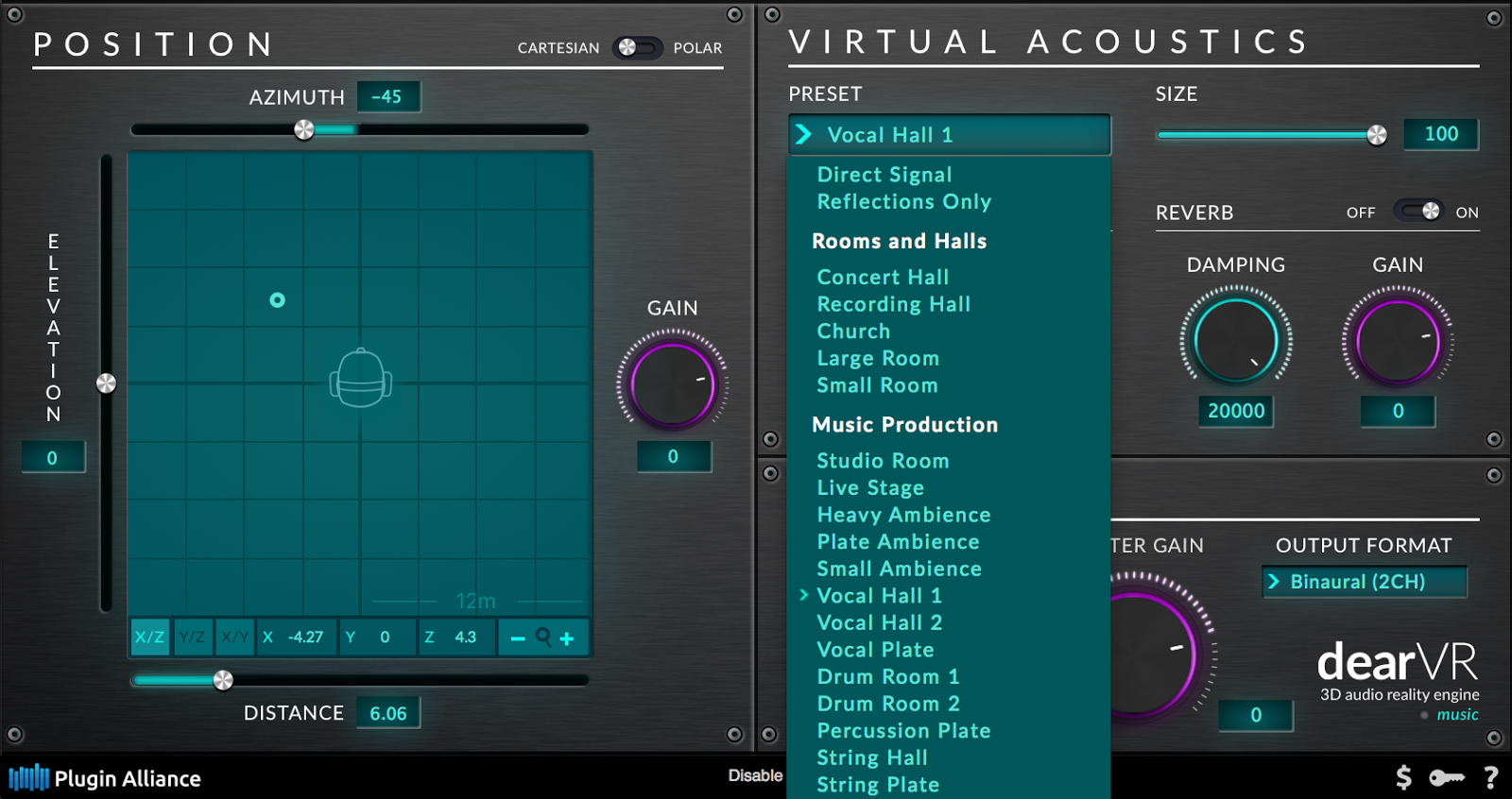
Task: Click the listener head icon in the position grid
Action: pyautogui.click(x=360, y=377)
